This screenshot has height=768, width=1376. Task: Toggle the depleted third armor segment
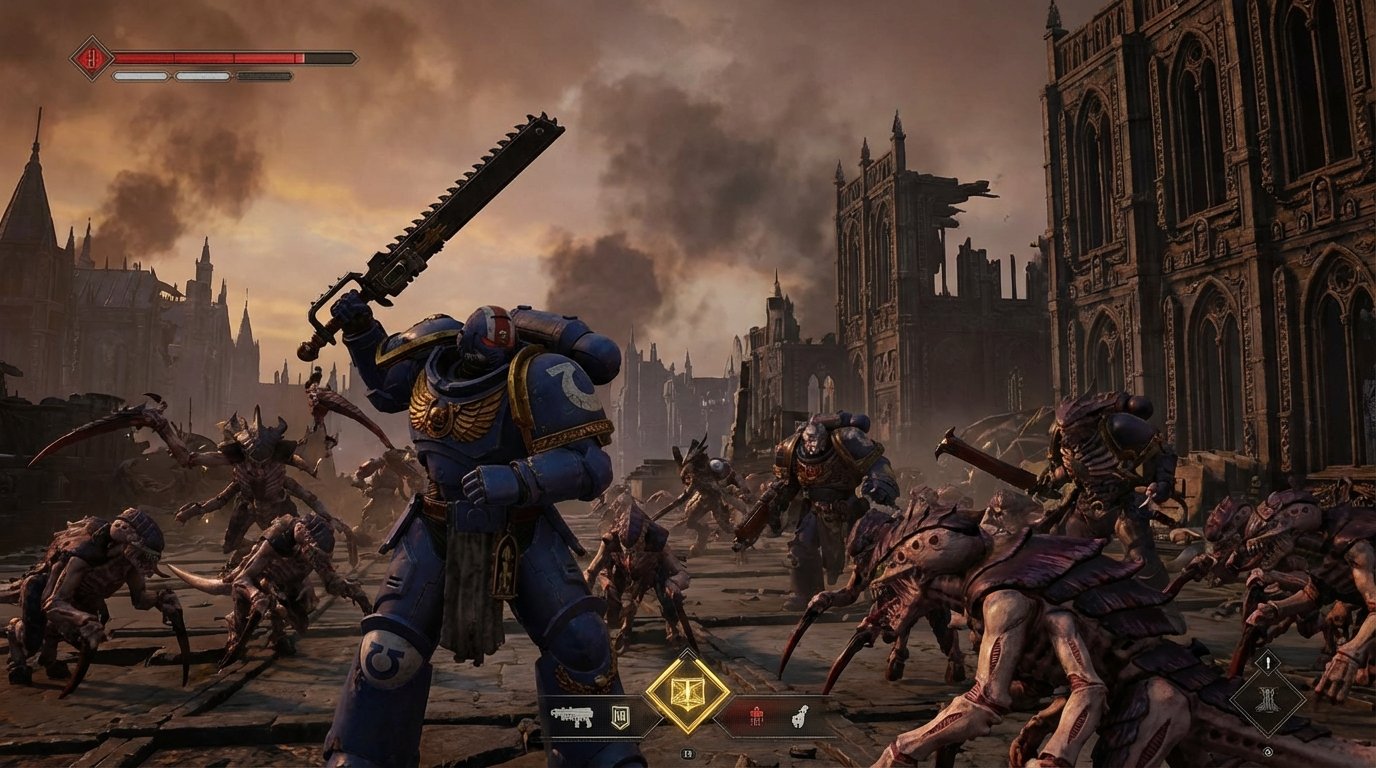(x=264, y=76)
